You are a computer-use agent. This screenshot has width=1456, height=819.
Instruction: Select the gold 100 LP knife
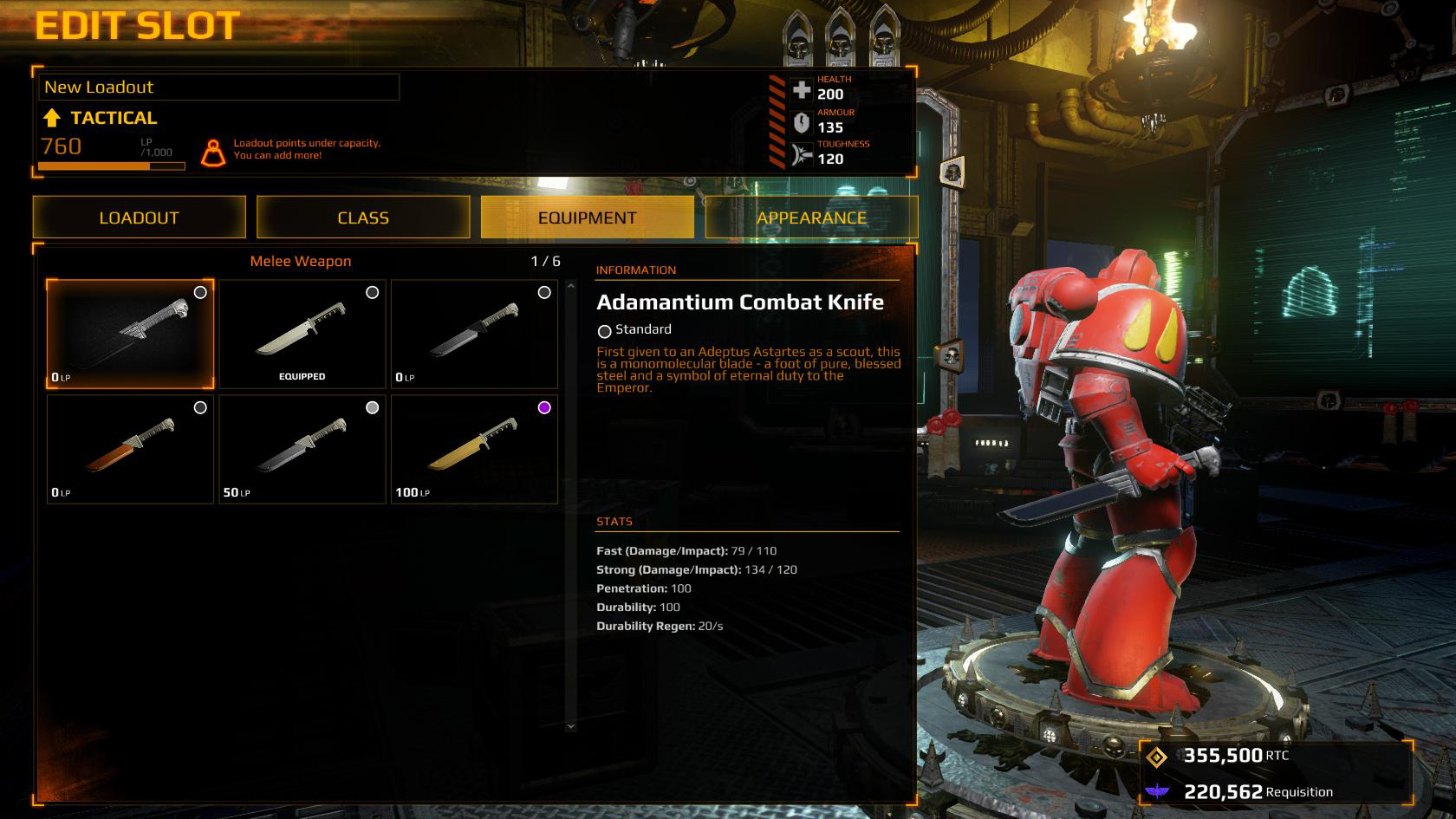474,449
